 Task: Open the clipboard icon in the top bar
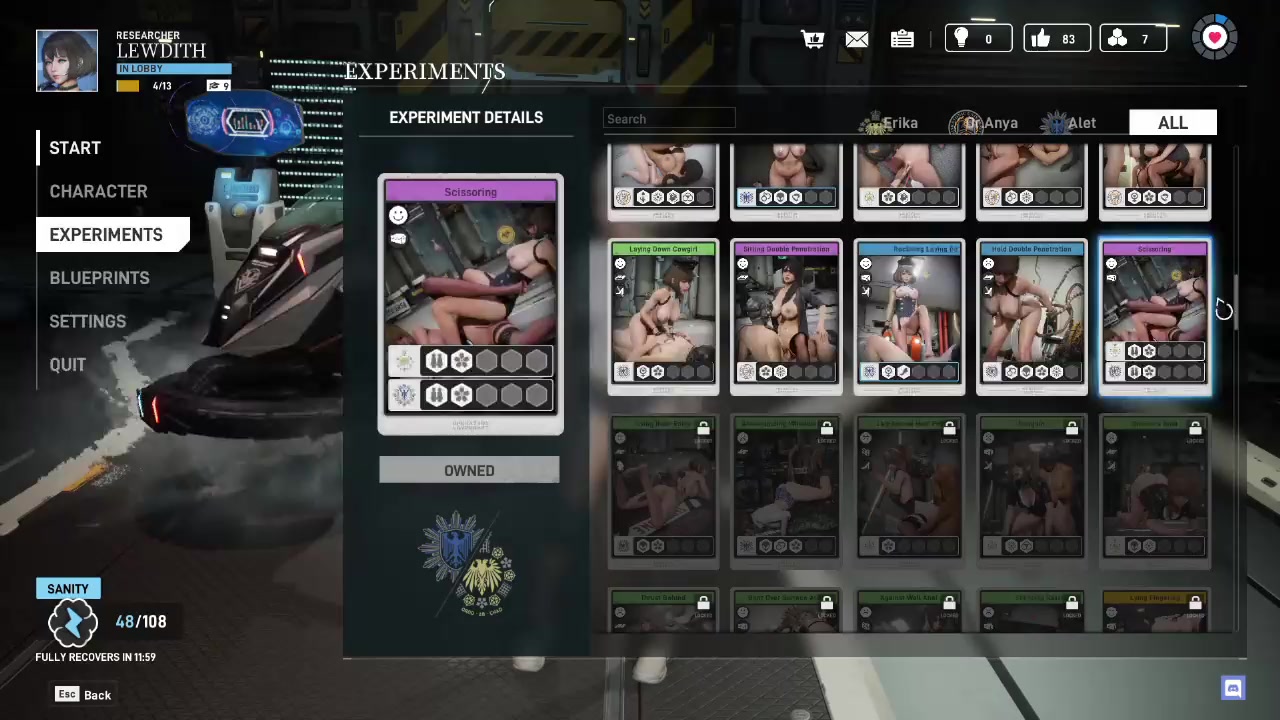point(902,39)
